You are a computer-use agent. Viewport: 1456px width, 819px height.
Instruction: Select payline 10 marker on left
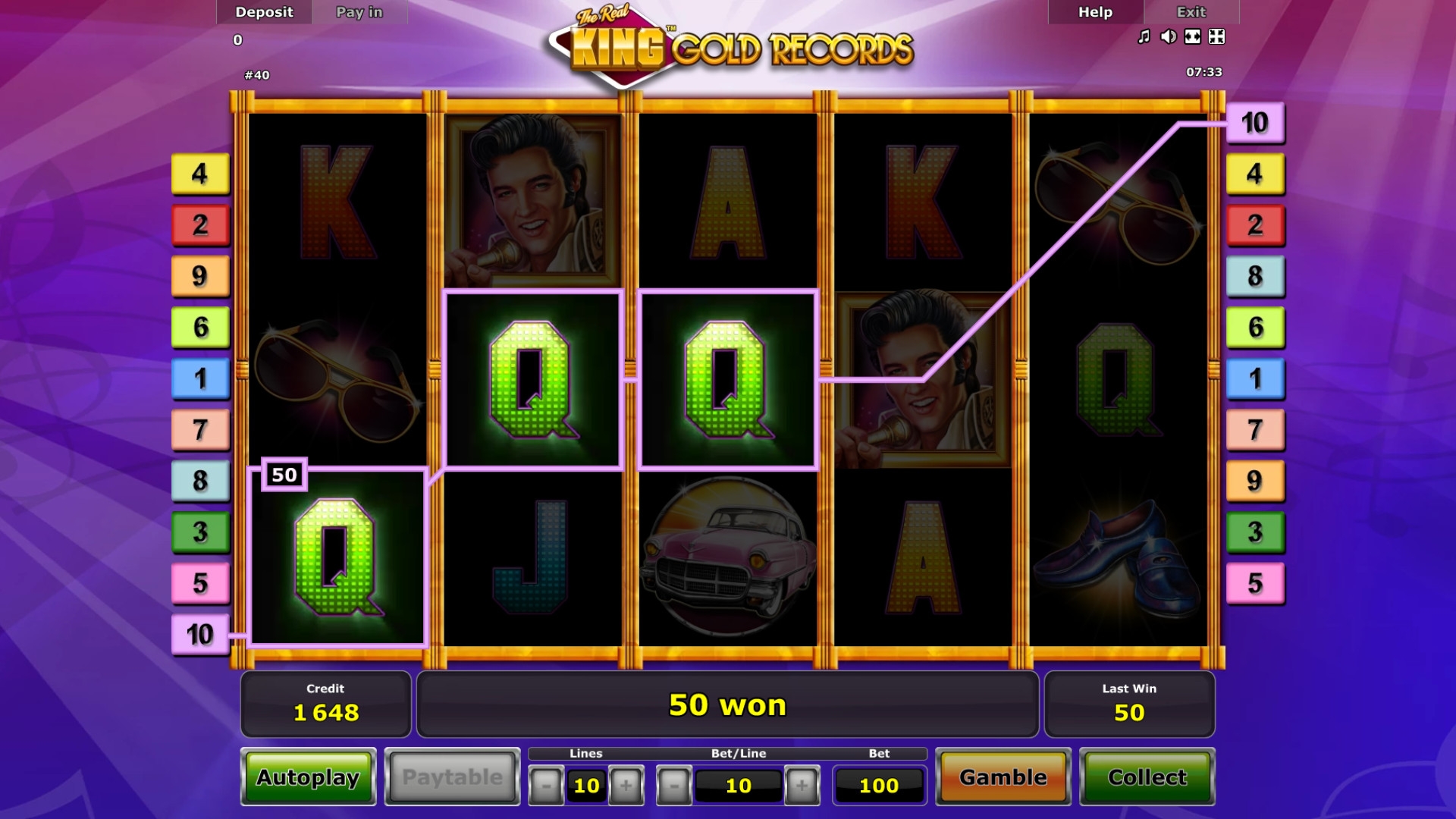pyautogui.click(x=200, y=635)
